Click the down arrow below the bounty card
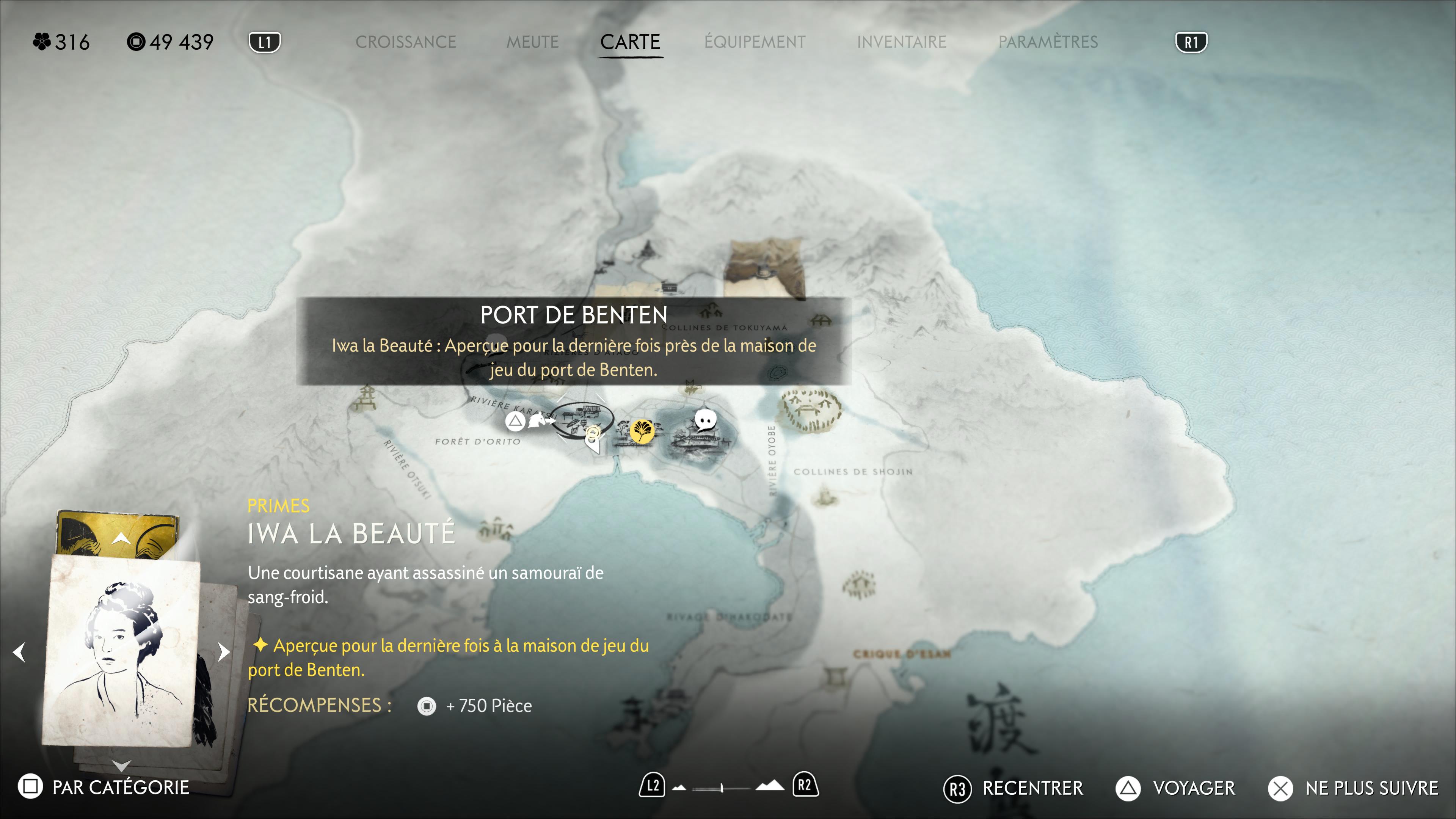This screenshot has height=819, width=1456. [x=121, y=766]
